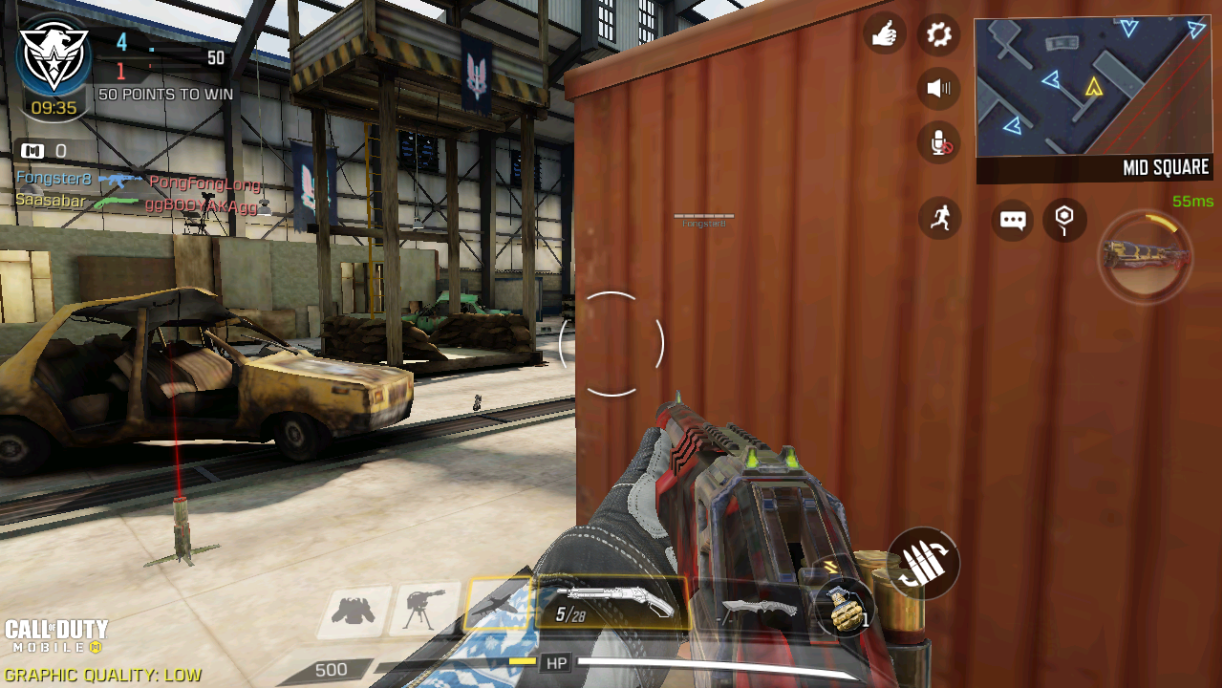The height and width of the screenshot is (688, 1222).
Task: Toggle the muted microphone button
Action: click(x=939, y=144)
